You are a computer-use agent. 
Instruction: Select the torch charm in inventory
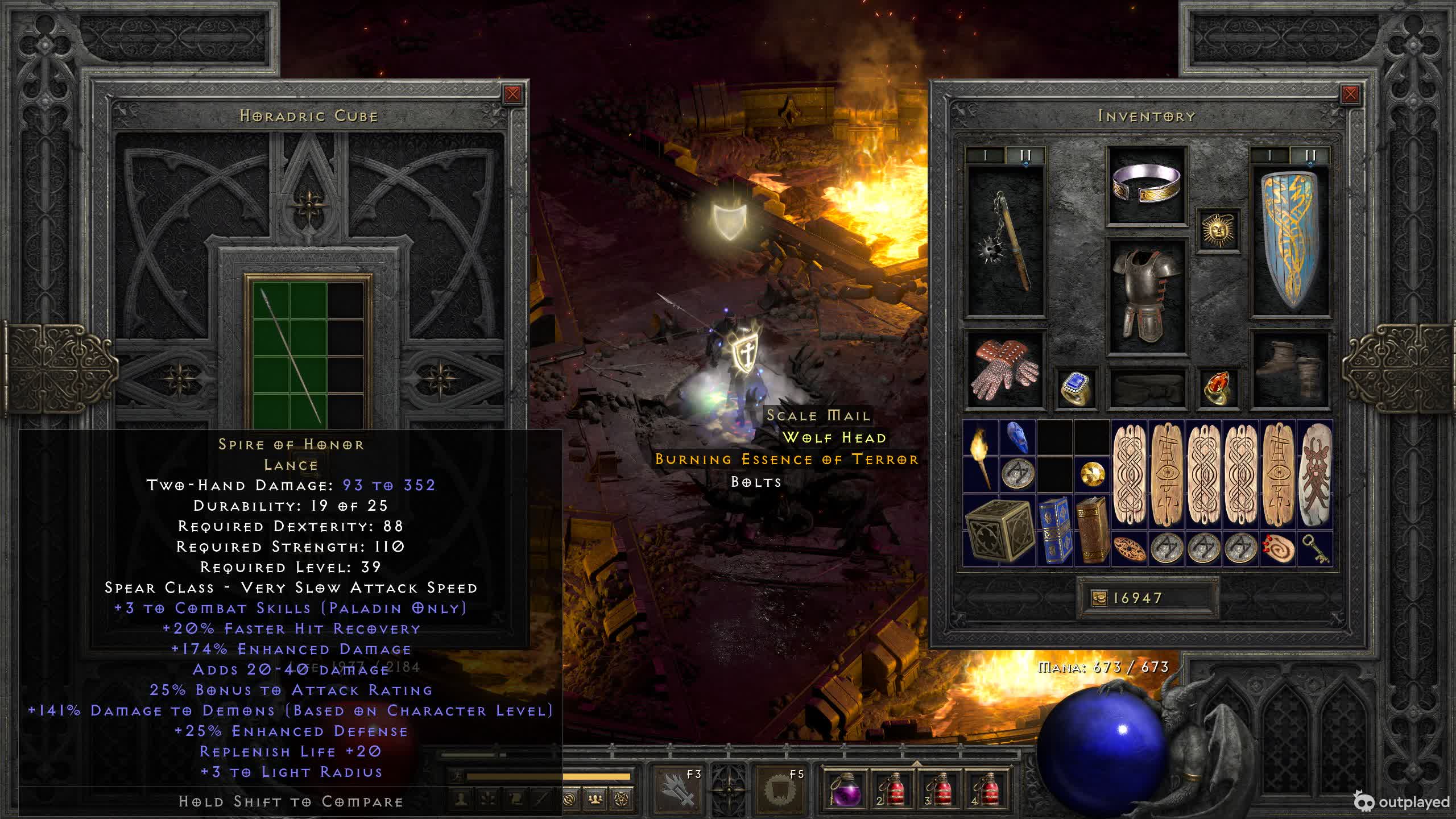tap(981, 457)
